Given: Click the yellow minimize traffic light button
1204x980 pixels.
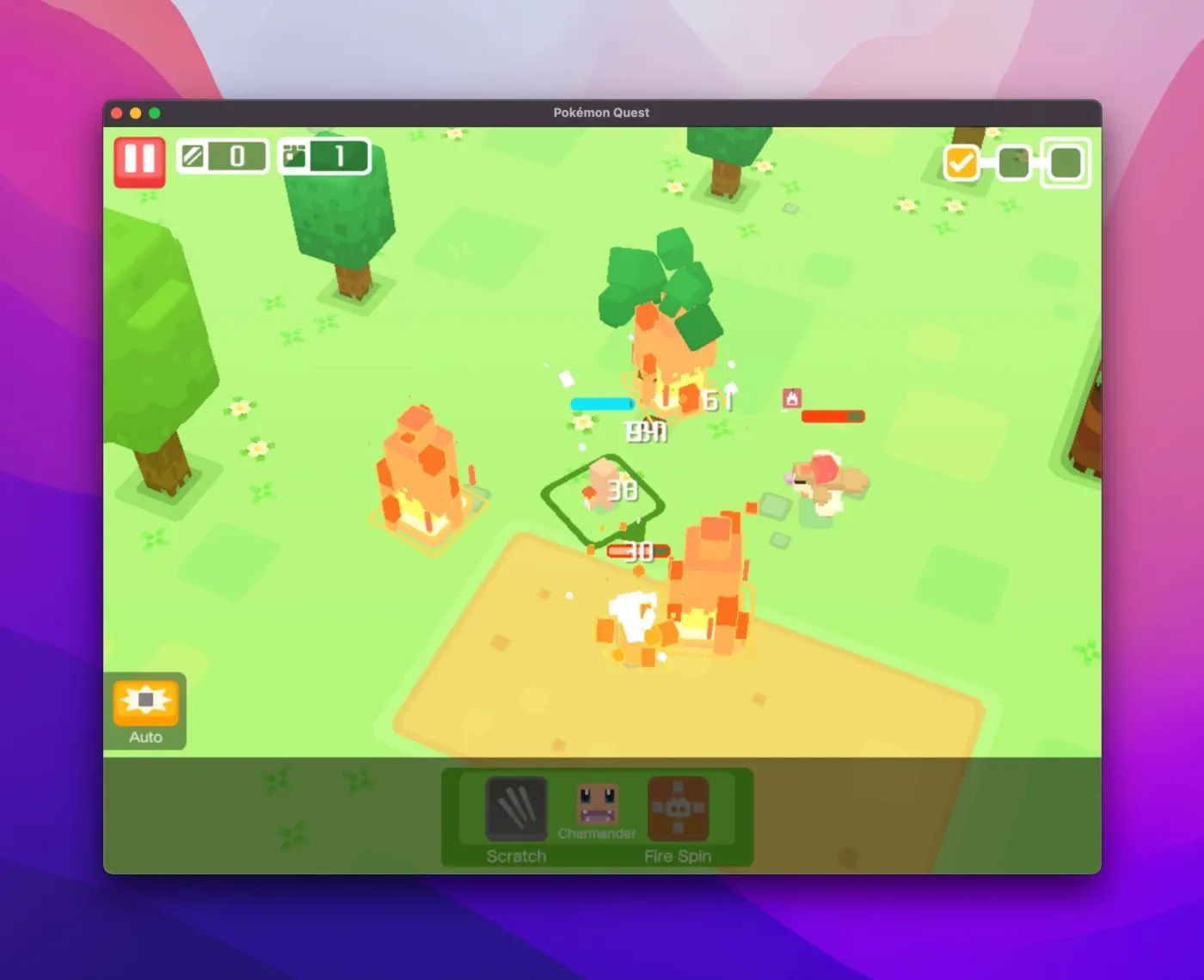Looking at the screenshot, I should coord(135,113).
